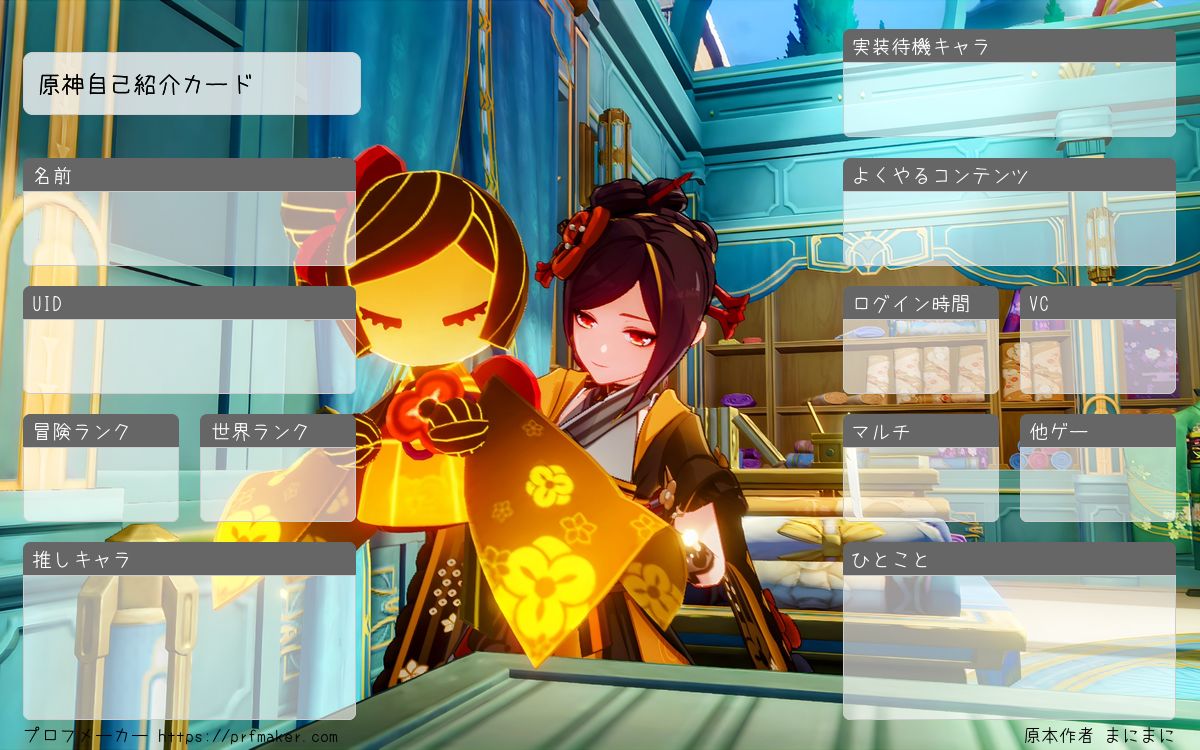Image resolution: width=1200 pixels, height=750 pixels.
Task: Click the よくやるコンテンツ box
Action: 1009,228
